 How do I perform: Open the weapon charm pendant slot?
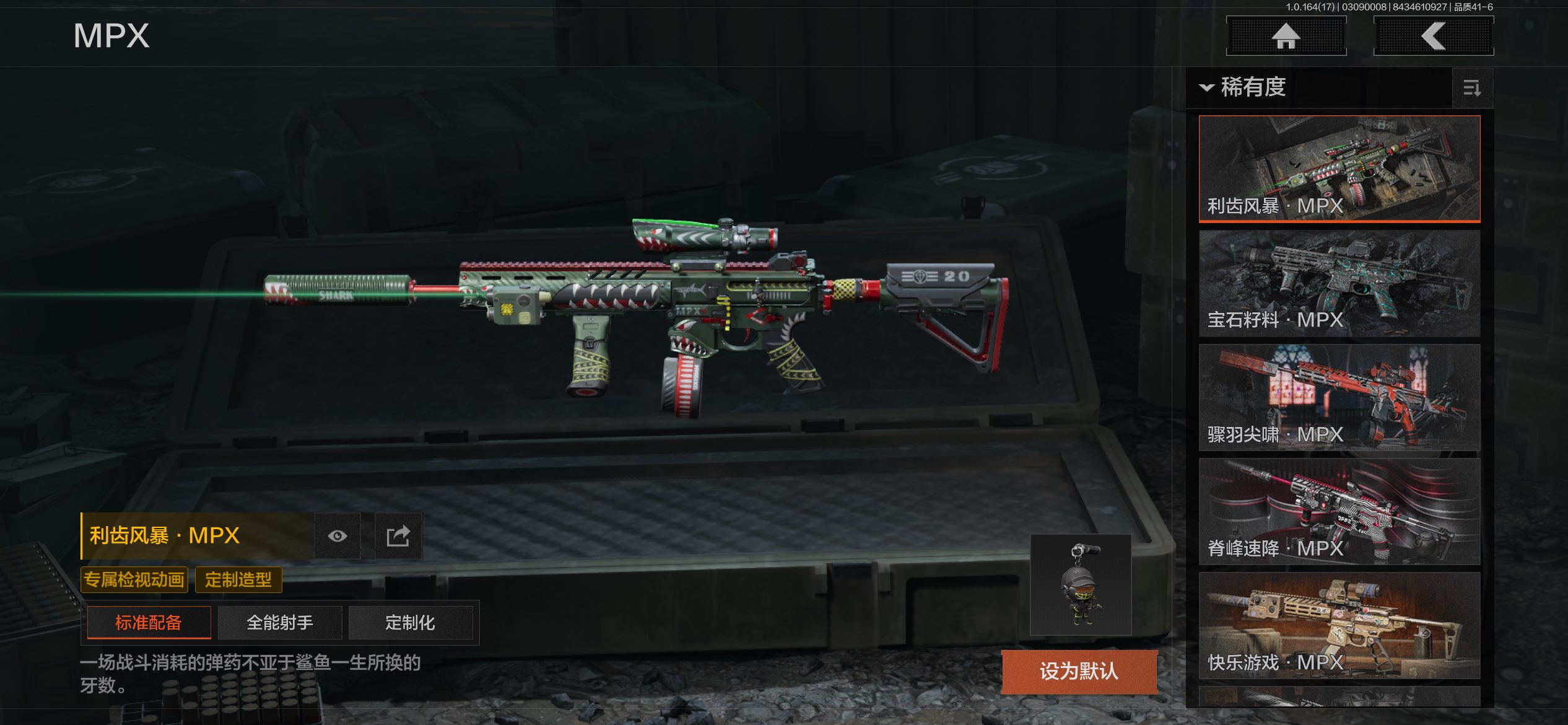pos(1081,584)
